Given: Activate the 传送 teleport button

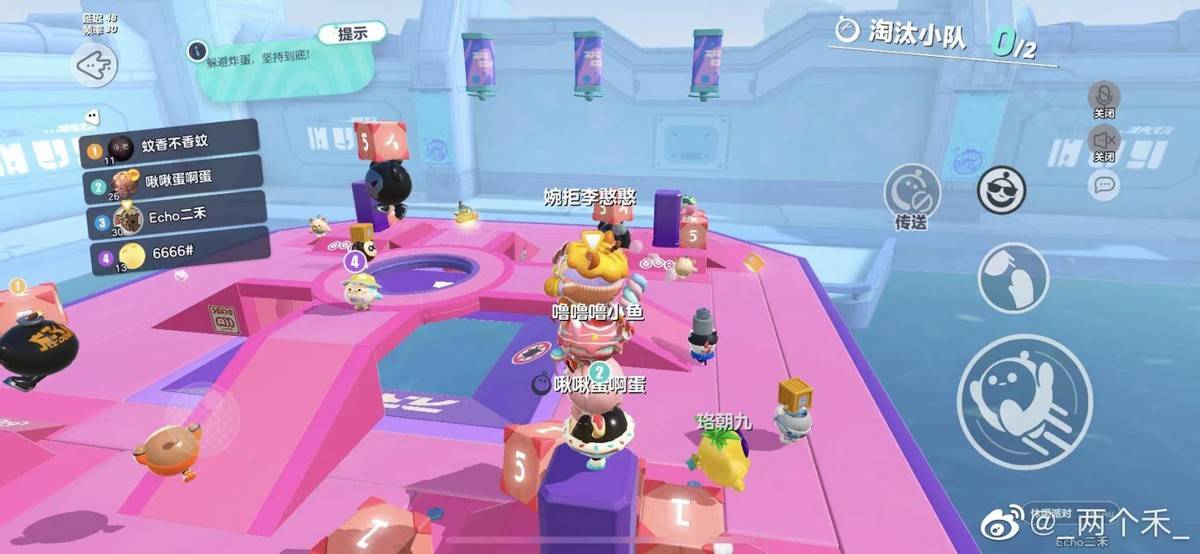Looking at the screenshot, I should pos(911,193).
